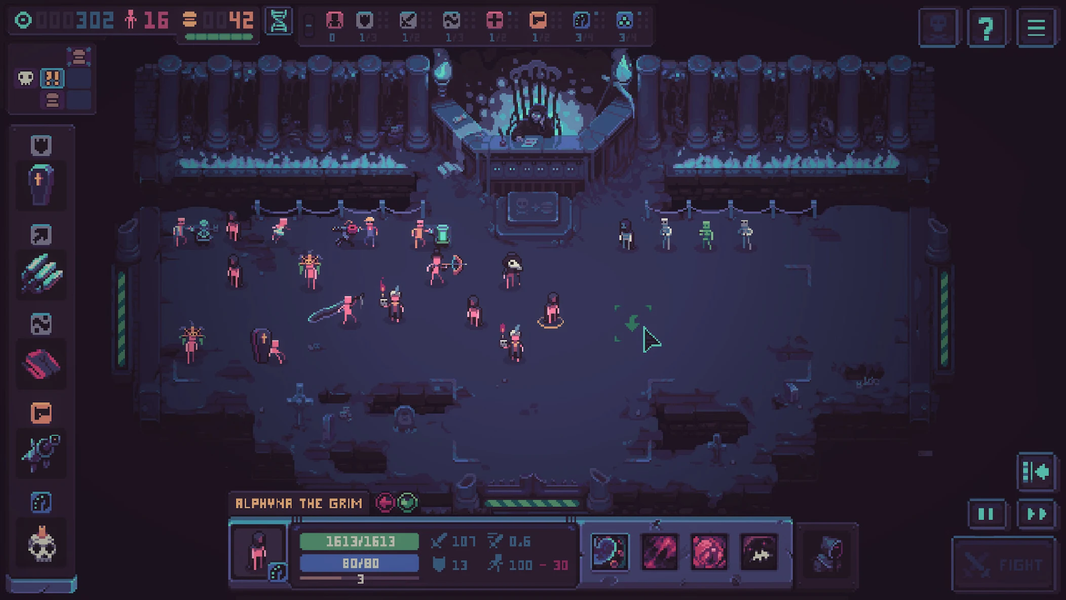Activate the pink sphere third ability
This screenshot has width=1066, height=600.
pos(710,551)
